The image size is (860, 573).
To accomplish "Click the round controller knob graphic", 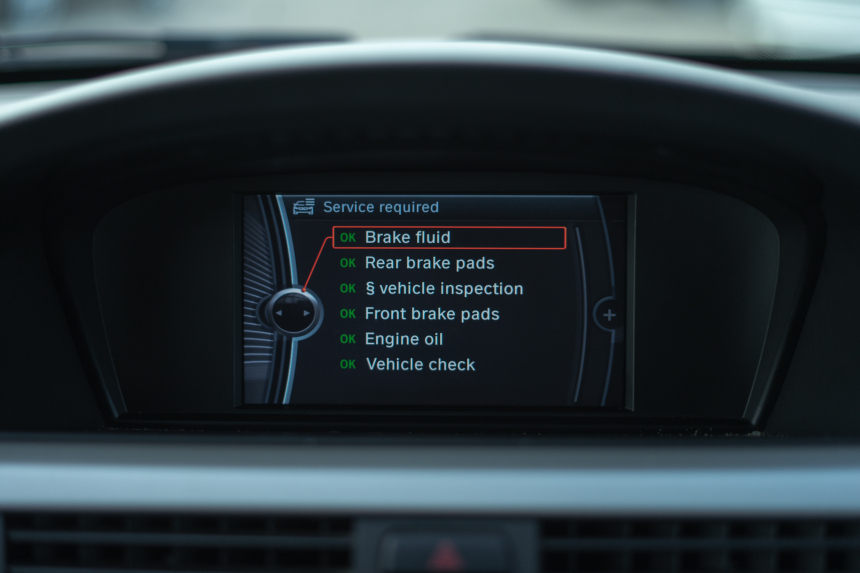I will (x=293, y=313).
